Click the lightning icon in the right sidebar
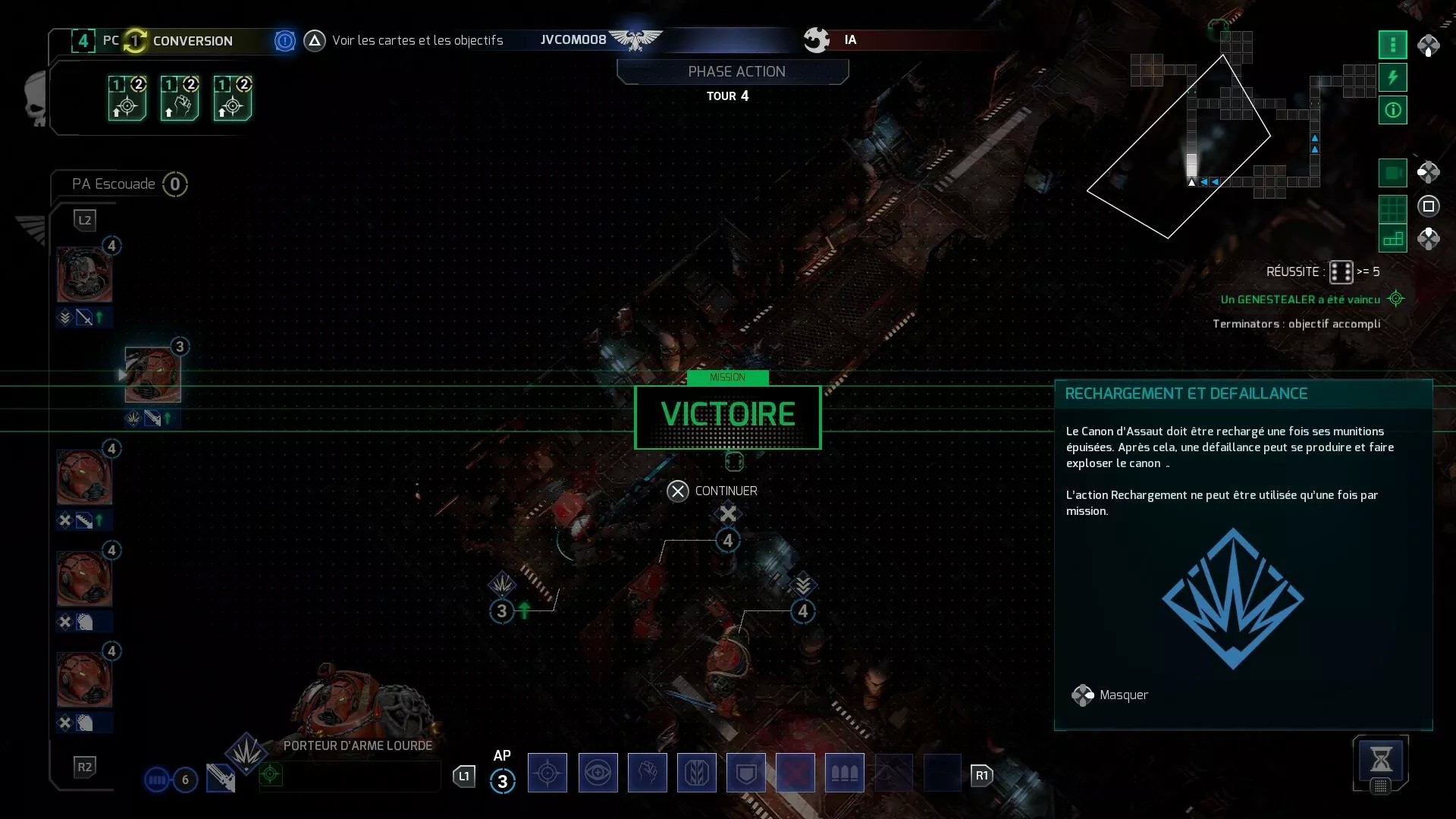 (1392, 77)
